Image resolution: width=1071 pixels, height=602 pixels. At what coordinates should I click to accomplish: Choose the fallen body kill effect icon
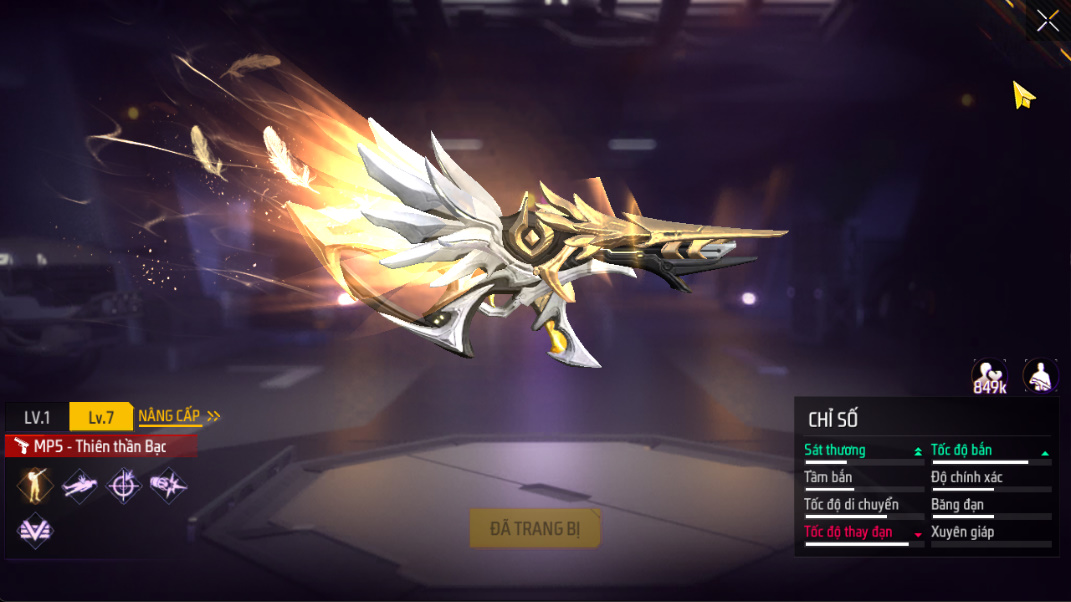[80, 485]
